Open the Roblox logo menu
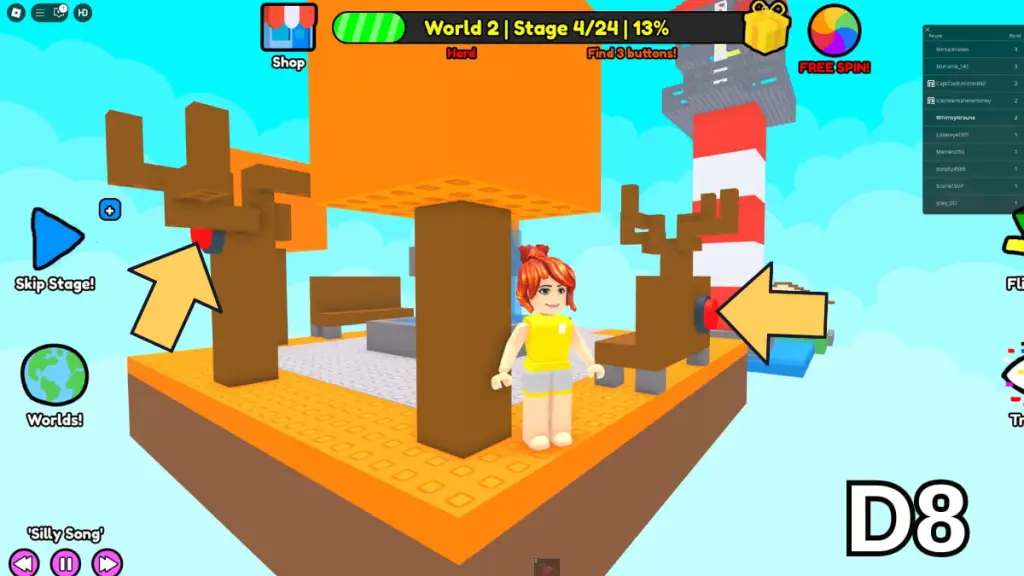The height and width of the screenshot is (576, 1024). pos(16,13)
